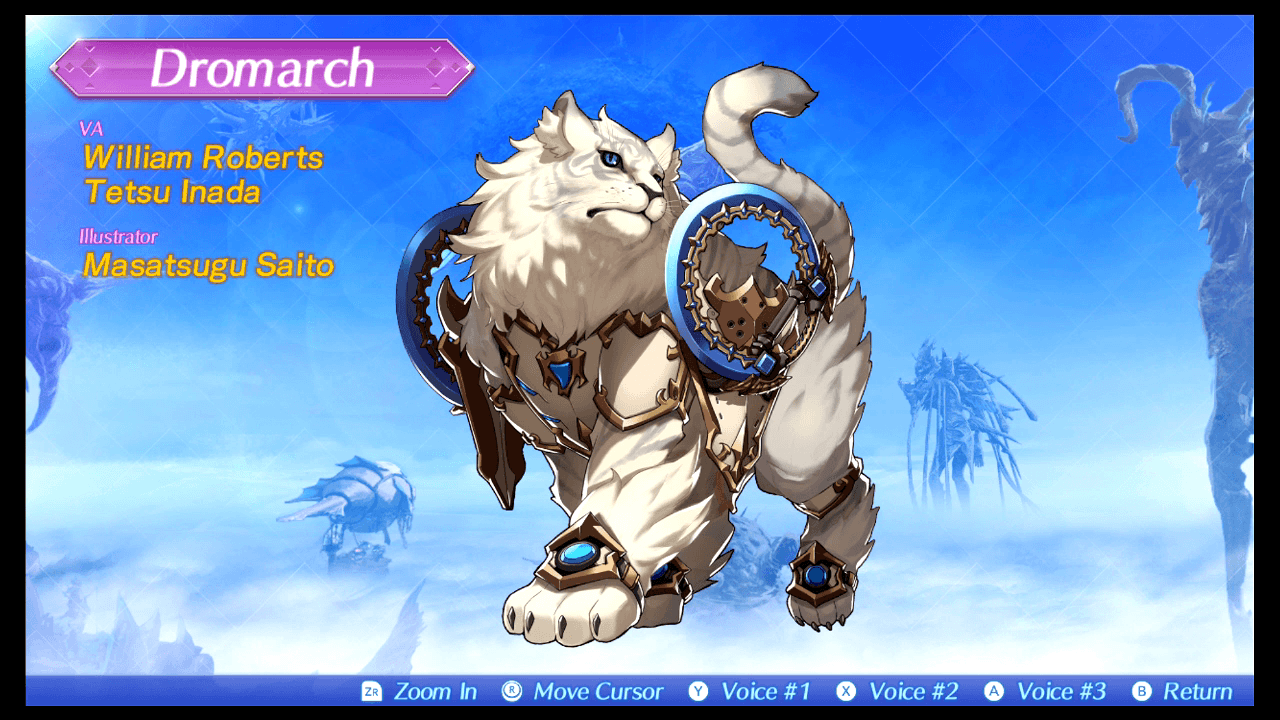The width and height of the screenshot is (1280, 720).
Task: Click the VA label heading
Action: (x=90, y=130)
